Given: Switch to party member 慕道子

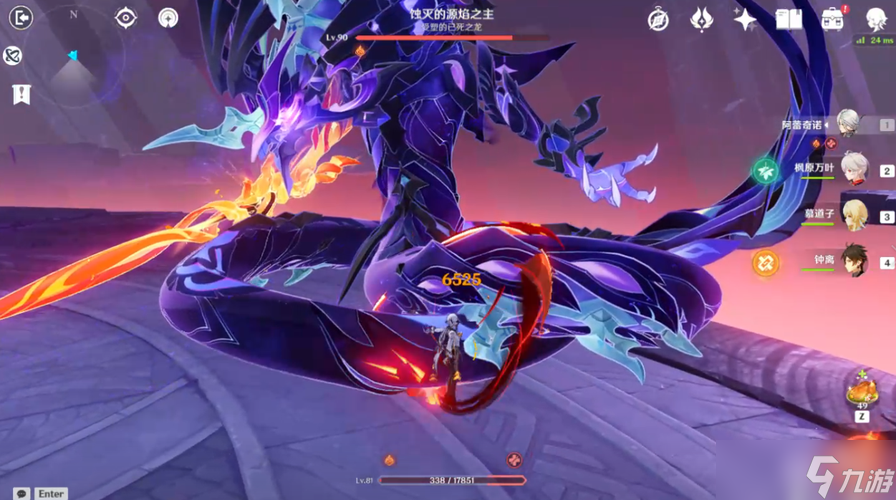Looking at the screenshot, I should (851, 214).
